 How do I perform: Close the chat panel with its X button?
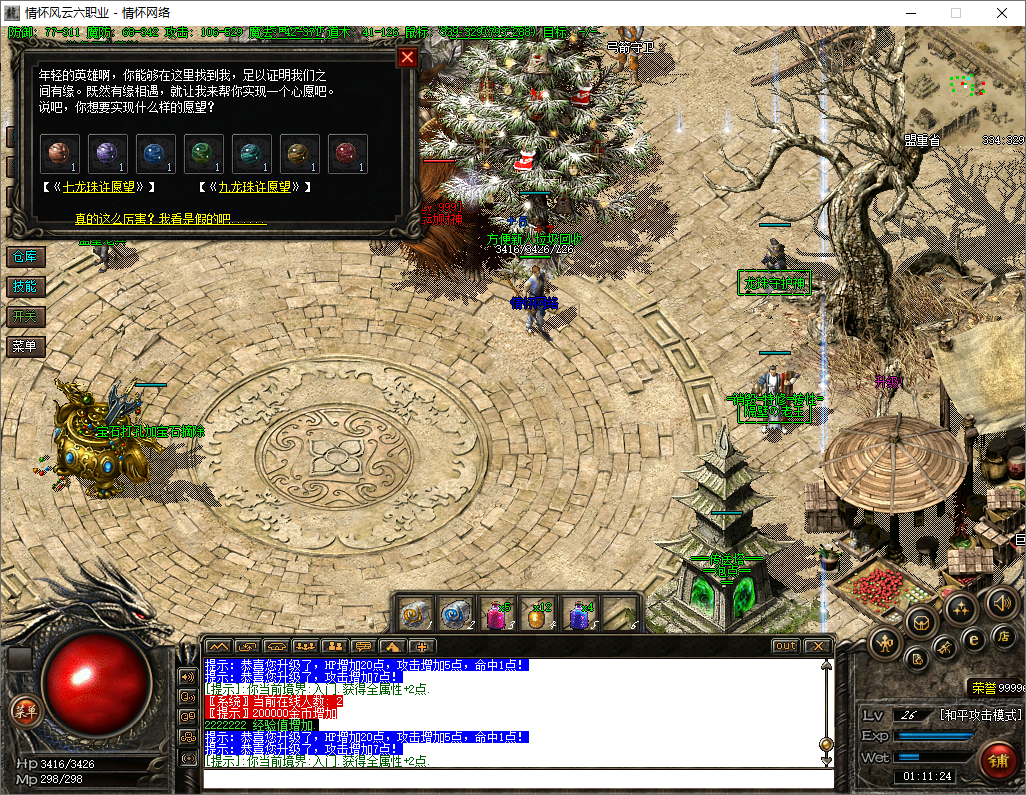coord(817,646)
